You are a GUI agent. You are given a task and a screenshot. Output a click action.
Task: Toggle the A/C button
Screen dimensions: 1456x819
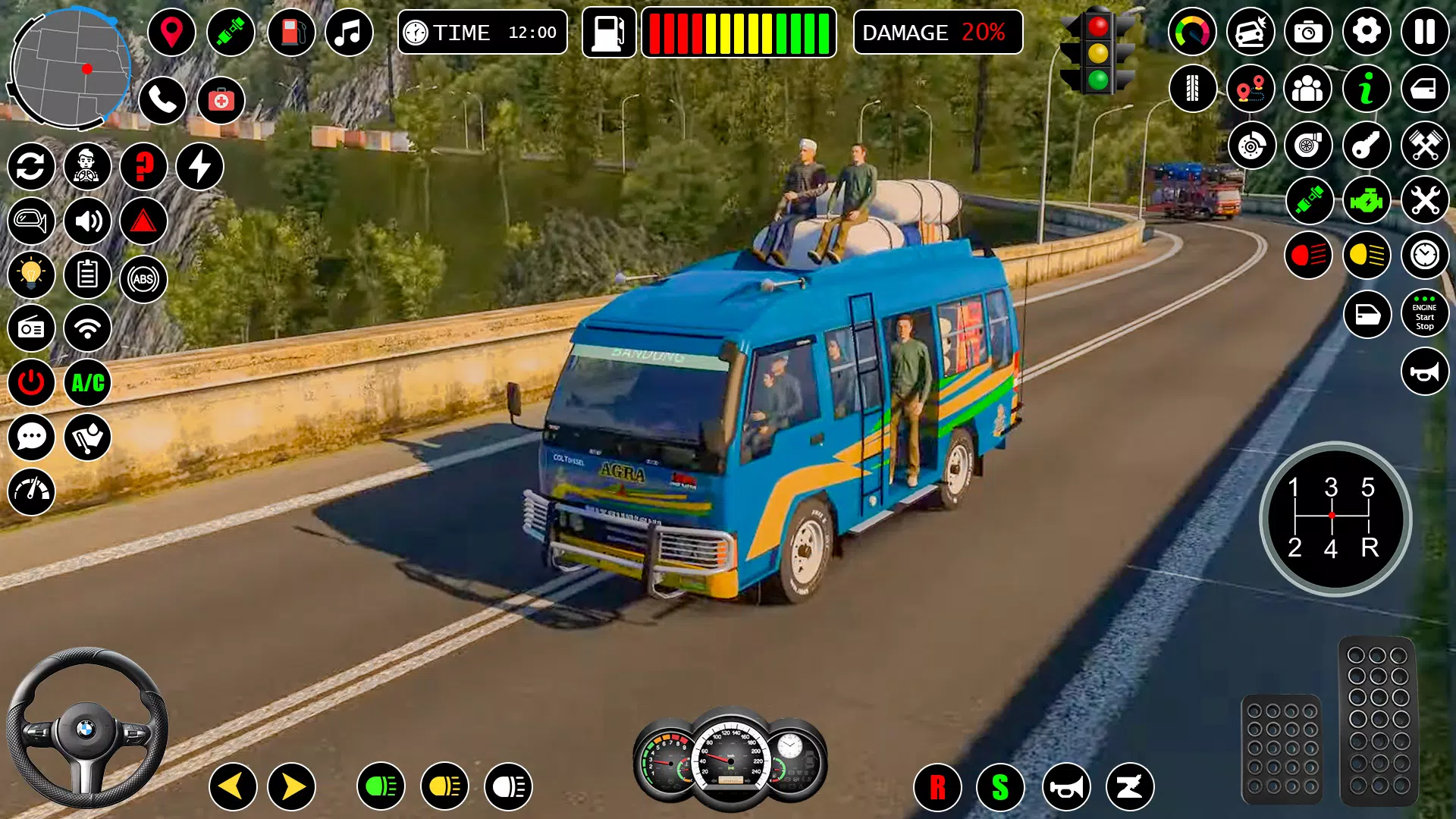[x=88, y=382]
